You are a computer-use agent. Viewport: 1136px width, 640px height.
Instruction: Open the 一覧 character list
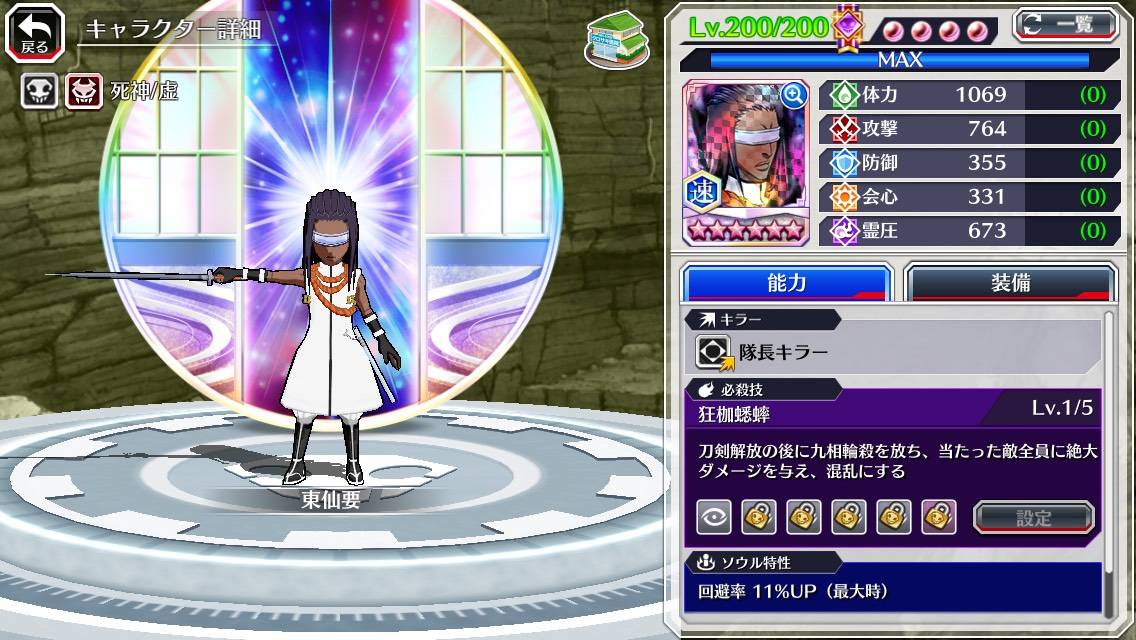coord(1064,24)
